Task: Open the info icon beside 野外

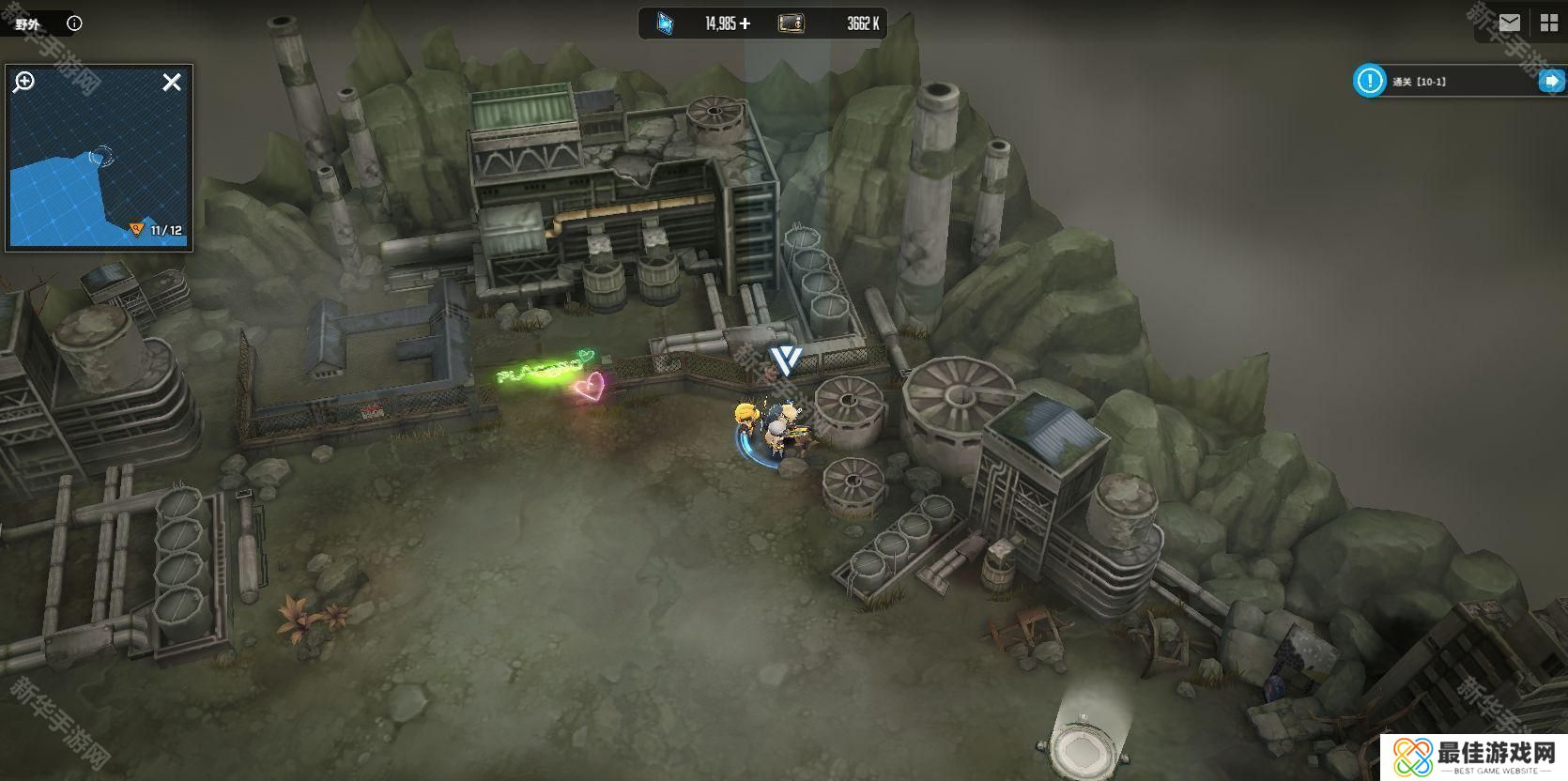Action: pyautogui.click(x=74, y=23)
